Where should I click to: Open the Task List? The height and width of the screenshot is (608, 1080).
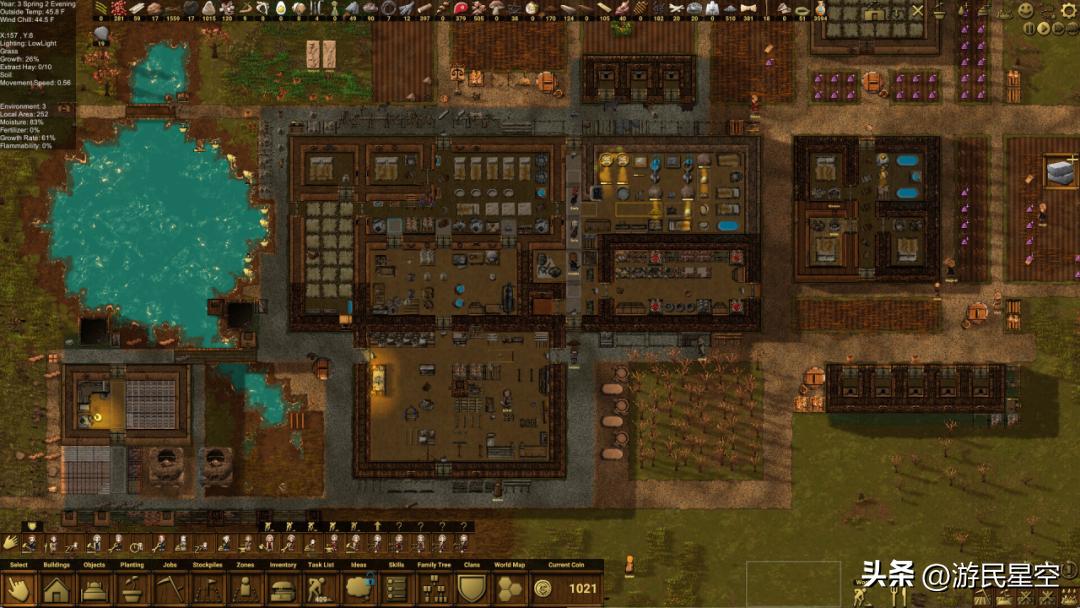321,588
